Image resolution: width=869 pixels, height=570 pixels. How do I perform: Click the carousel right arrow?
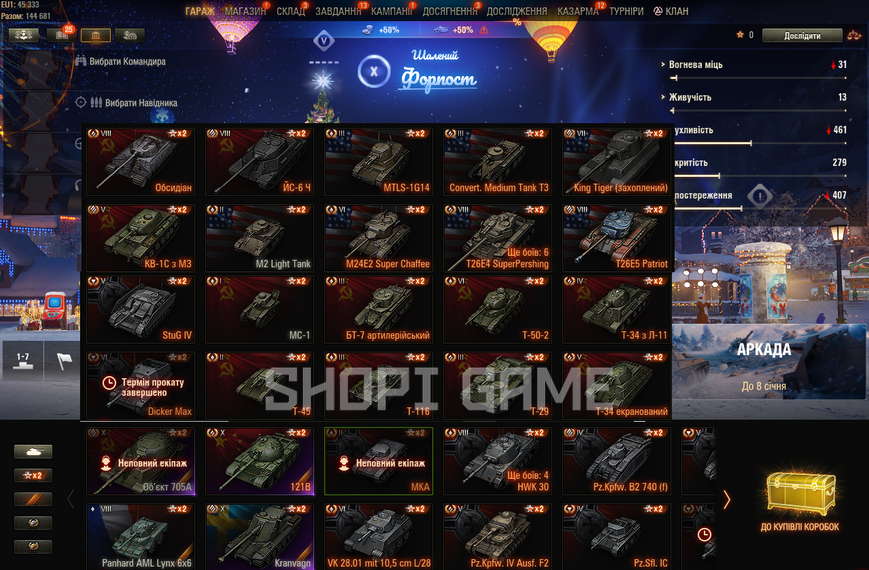(727, 499)
